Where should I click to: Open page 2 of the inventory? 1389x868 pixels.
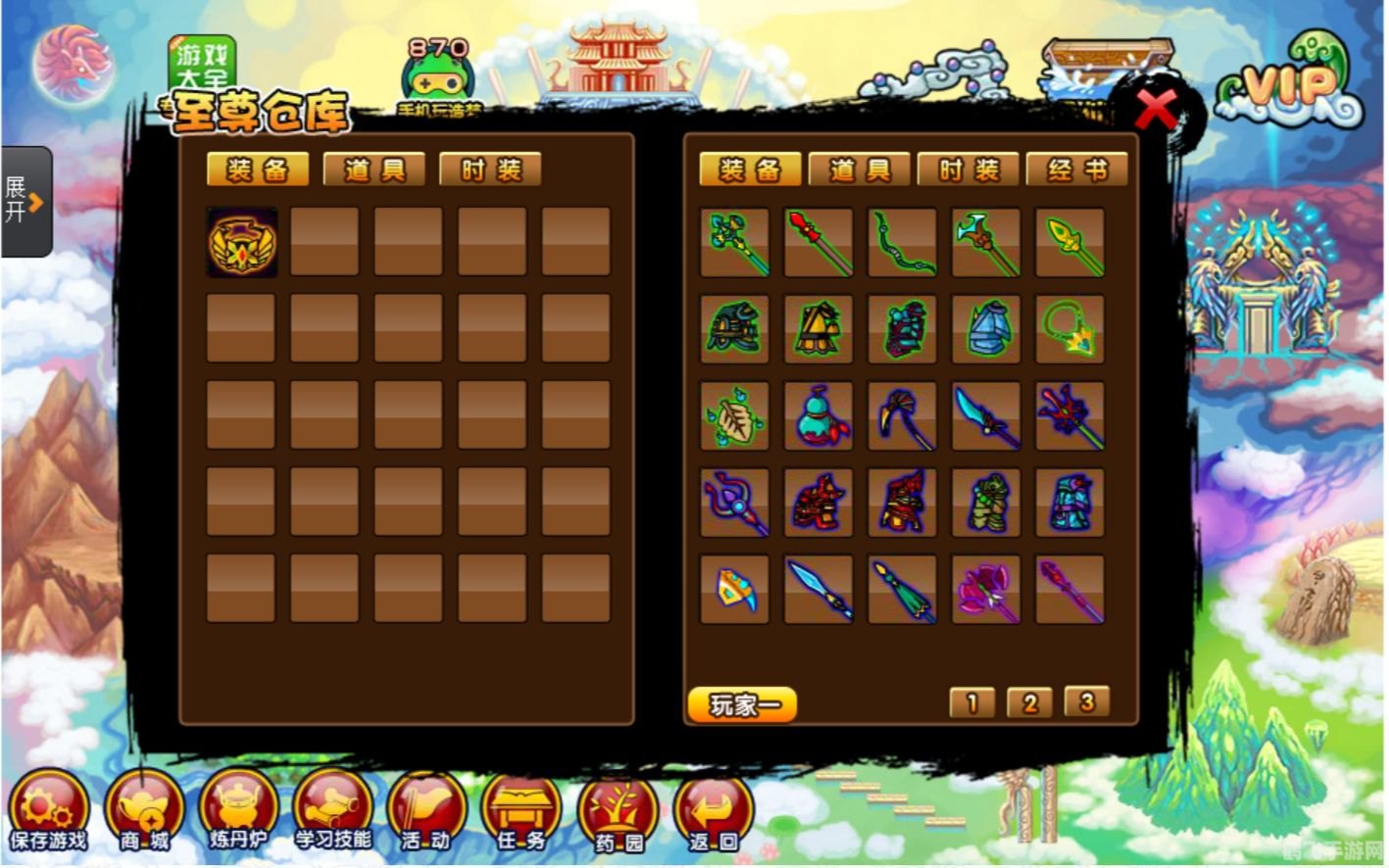click(x=1029, y=702)
